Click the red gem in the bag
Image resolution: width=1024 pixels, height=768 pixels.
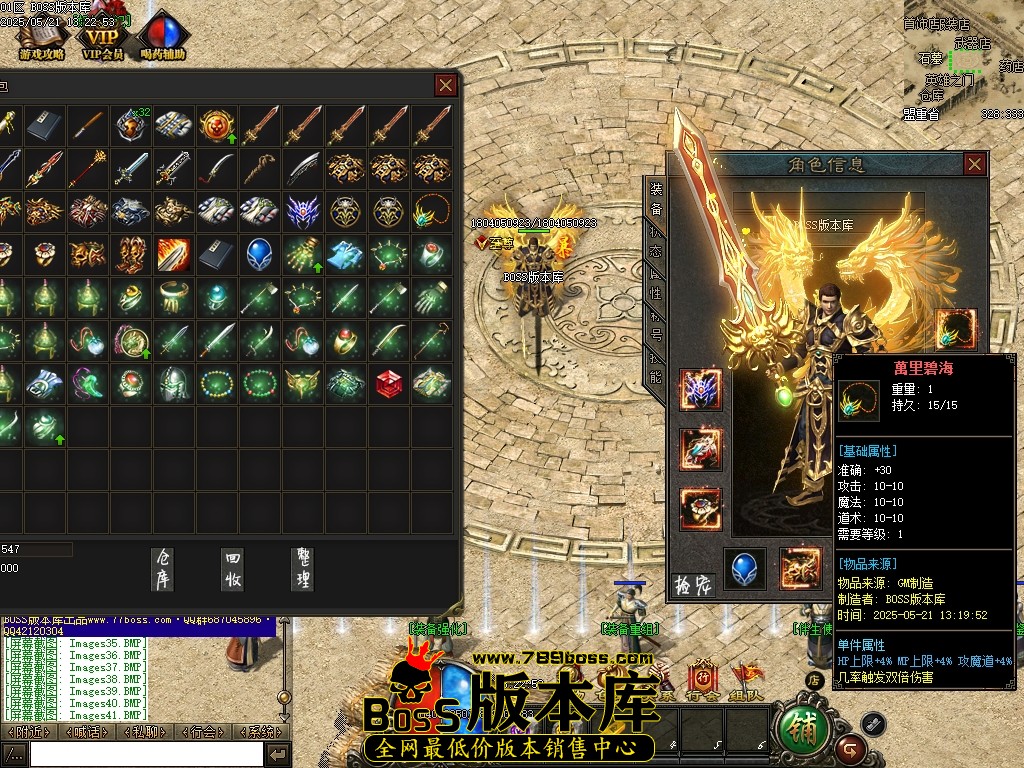click(x=390, y=383)
